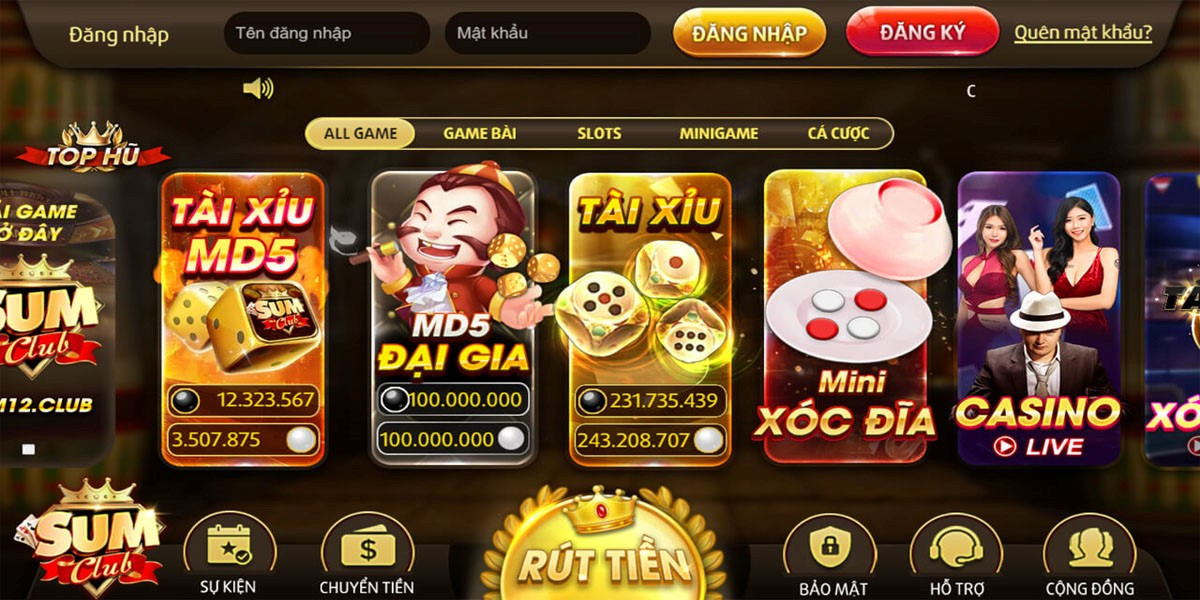Enter the Casino Live tile
The height and width of the screenshot is (600, 1200).
click(1038, 318)
